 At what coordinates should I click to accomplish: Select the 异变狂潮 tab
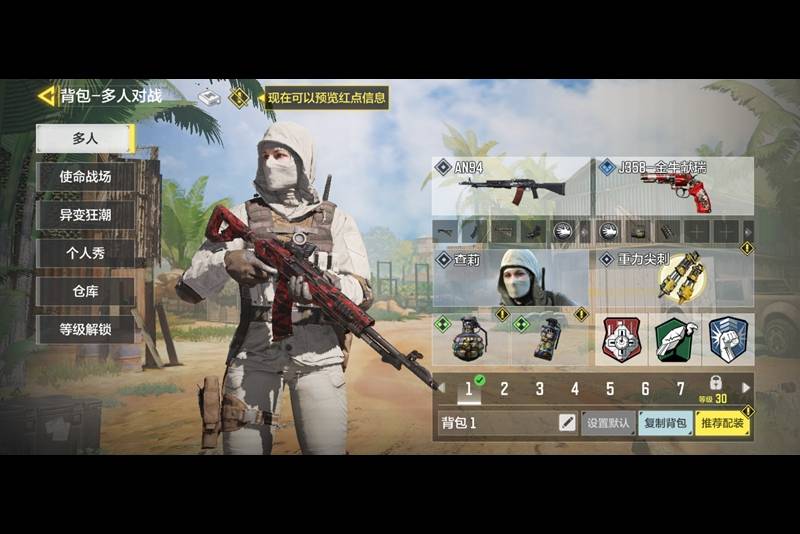click(x=85, y=215)
